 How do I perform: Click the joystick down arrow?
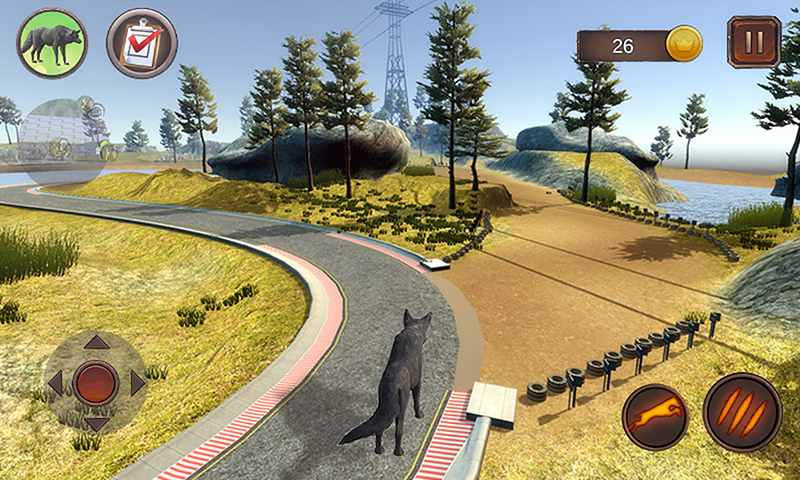(x=96, y=423)
